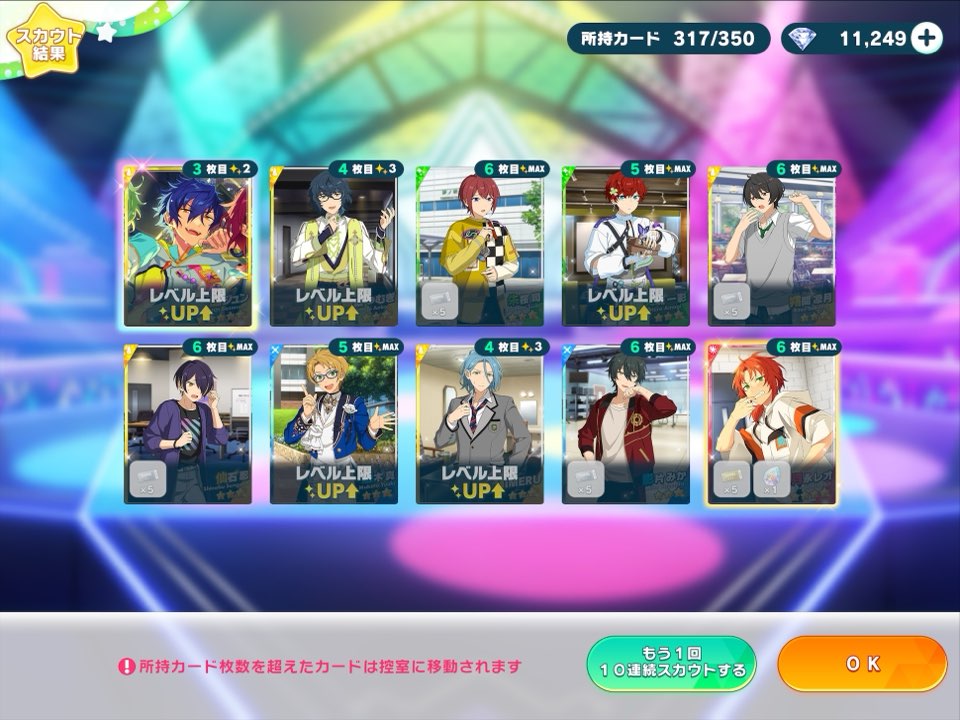Inspect the orange-haired card in white jacket
The height and width of the screenshot is (720, 960).
pos(771,424)
